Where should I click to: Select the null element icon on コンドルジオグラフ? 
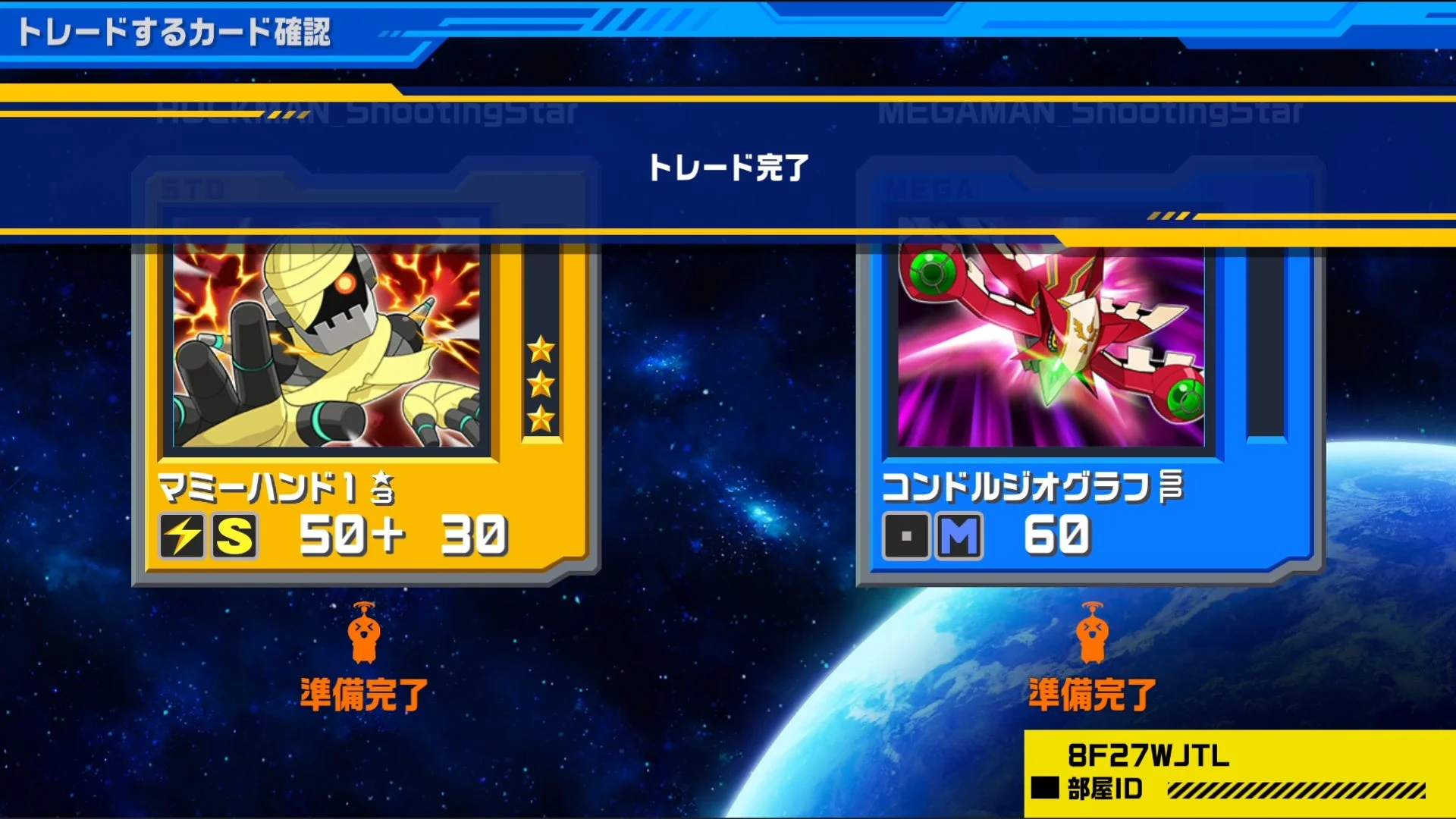click(907, 537)
